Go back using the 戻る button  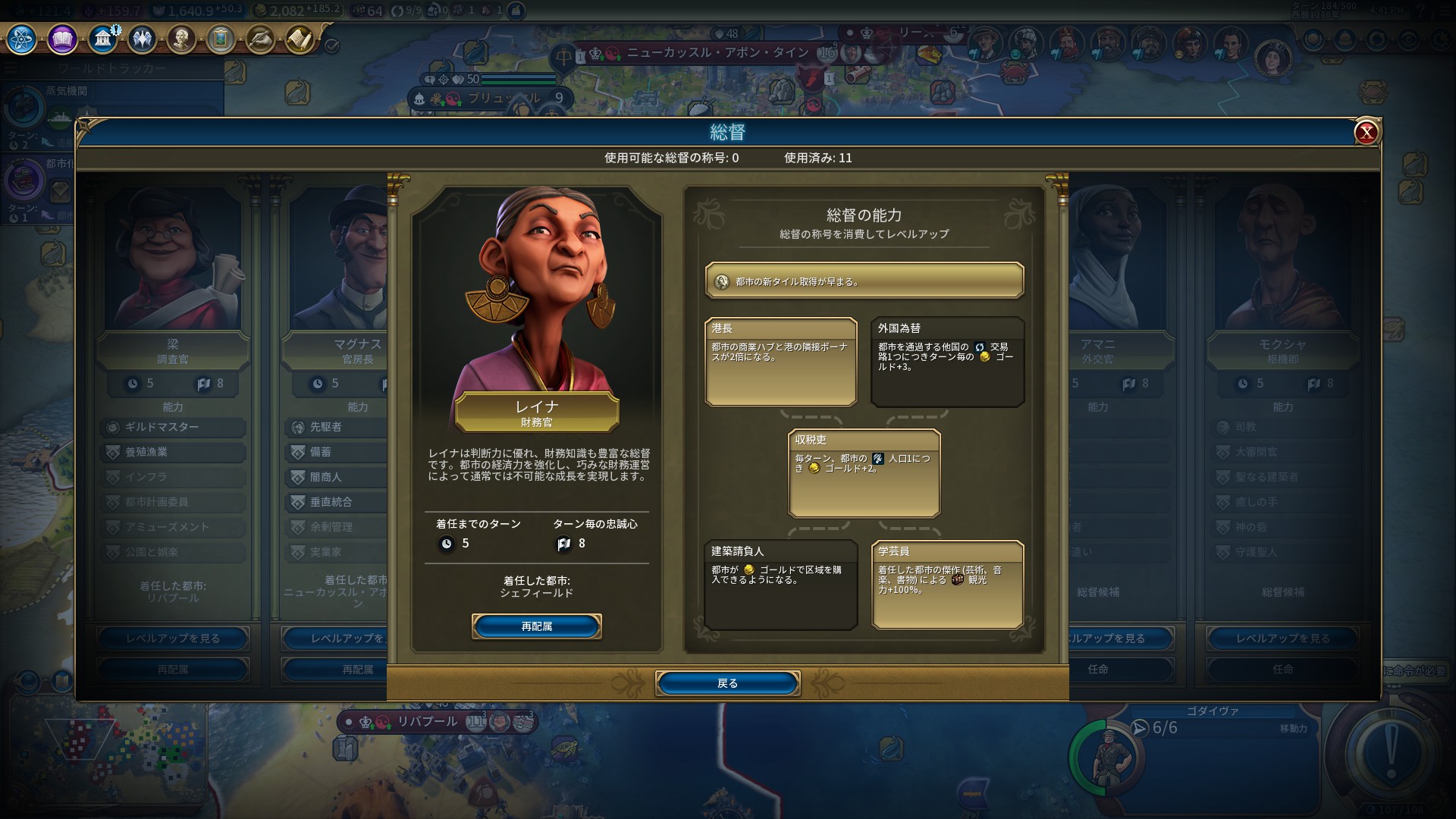727,683
